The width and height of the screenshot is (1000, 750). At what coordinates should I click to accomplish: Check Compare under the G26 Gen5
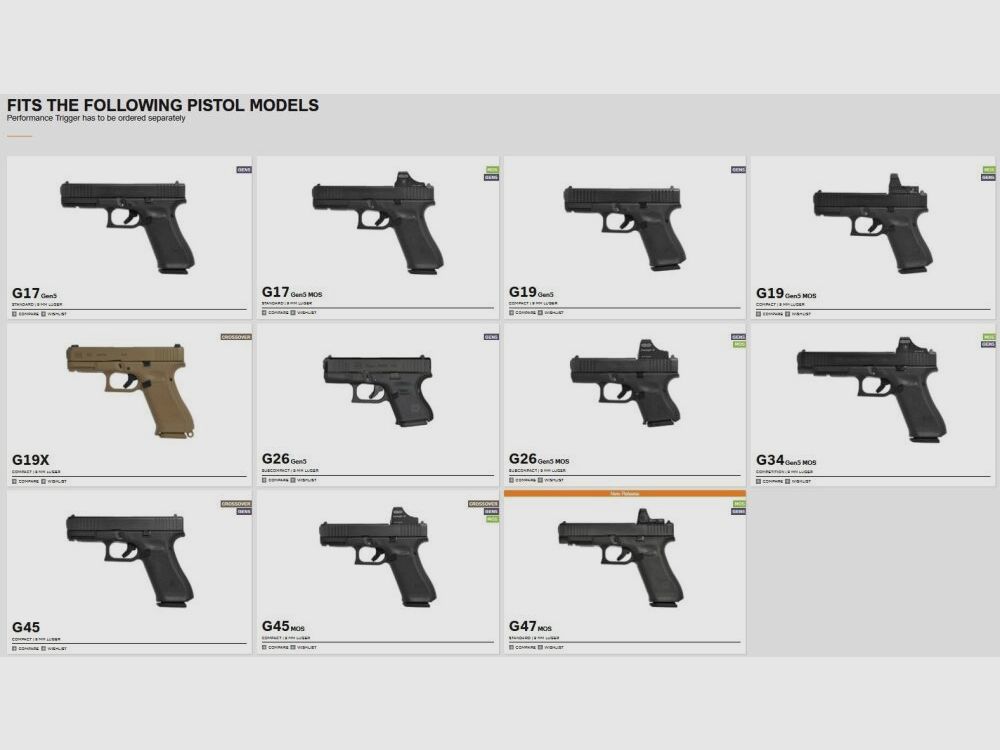[264, 481]
